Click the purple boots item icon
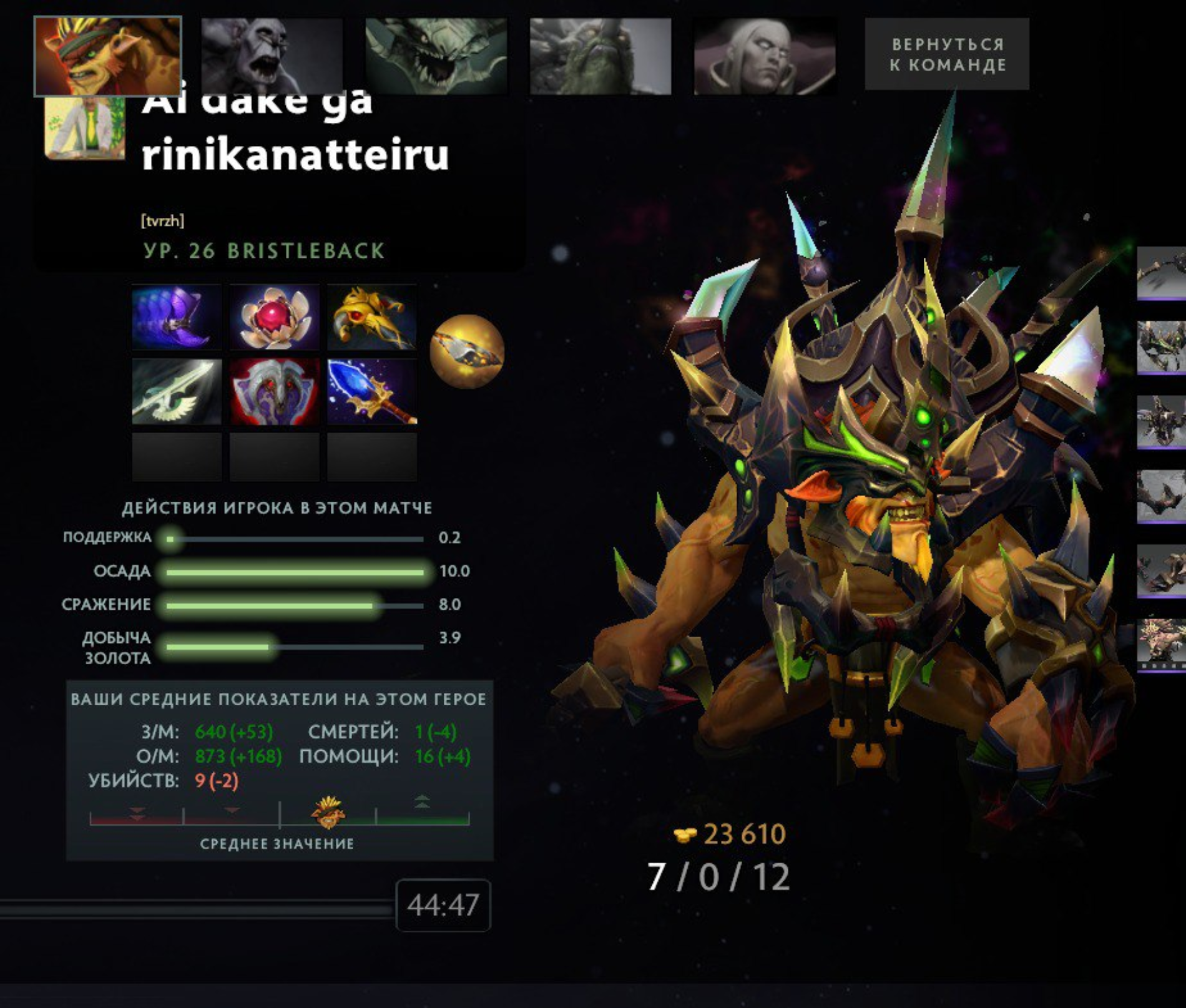Viewport: 1186px width, 1008px height. pos(177,317)
